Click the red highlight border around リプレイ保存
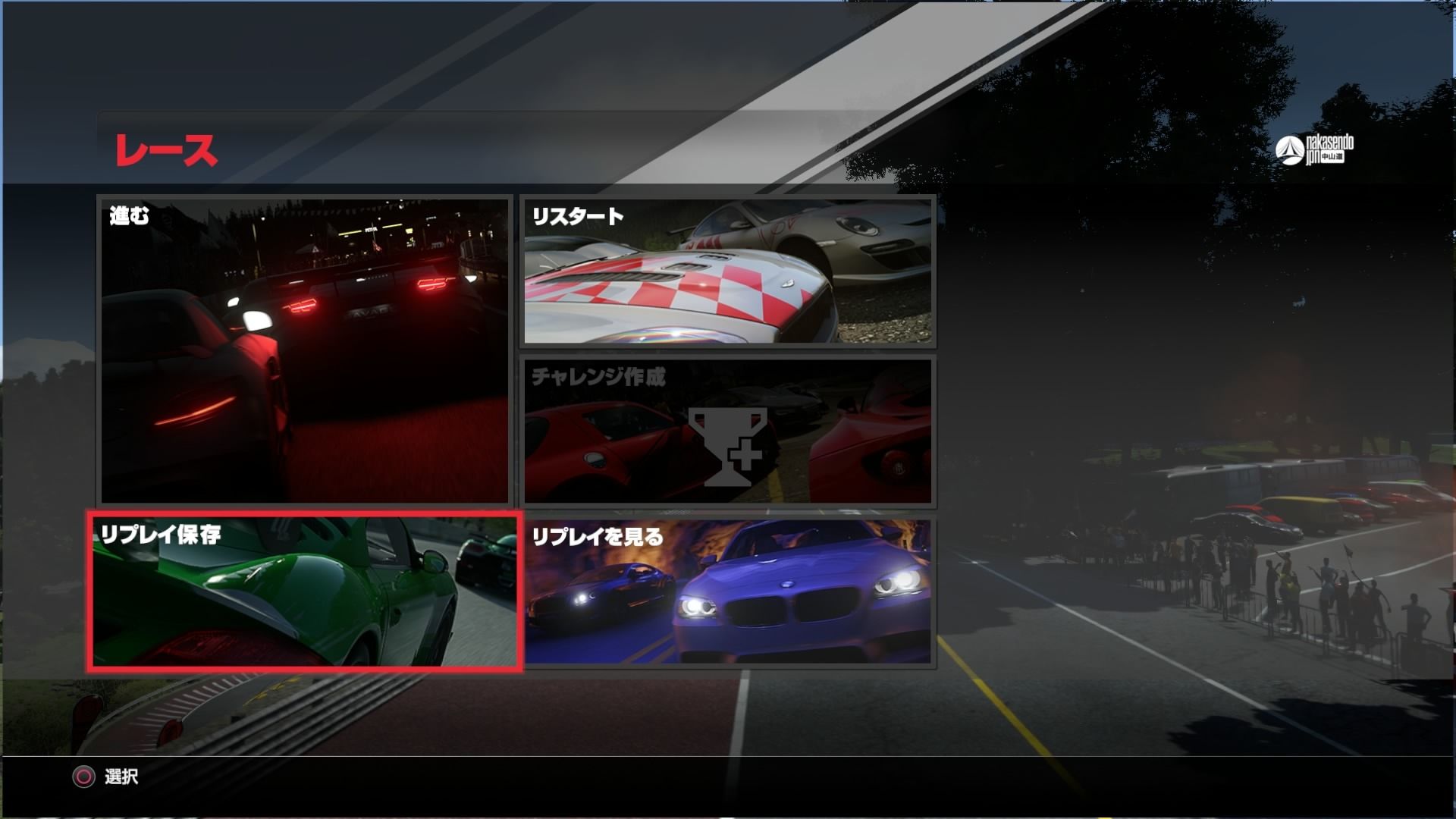 (x=307, y=513)
